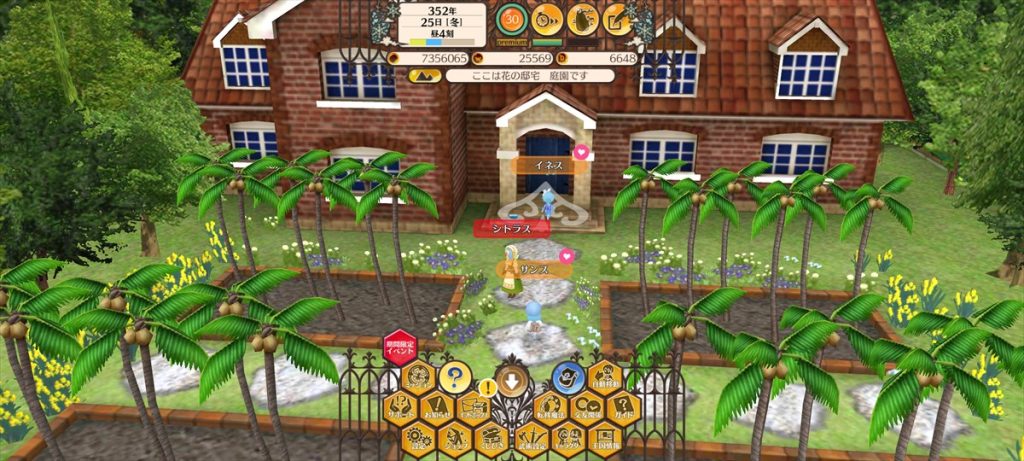The height and width of the screenshot is (461, 1024).
Task: Open the 王国情報 kingdom info menu
Action: [x=605, y=437]
